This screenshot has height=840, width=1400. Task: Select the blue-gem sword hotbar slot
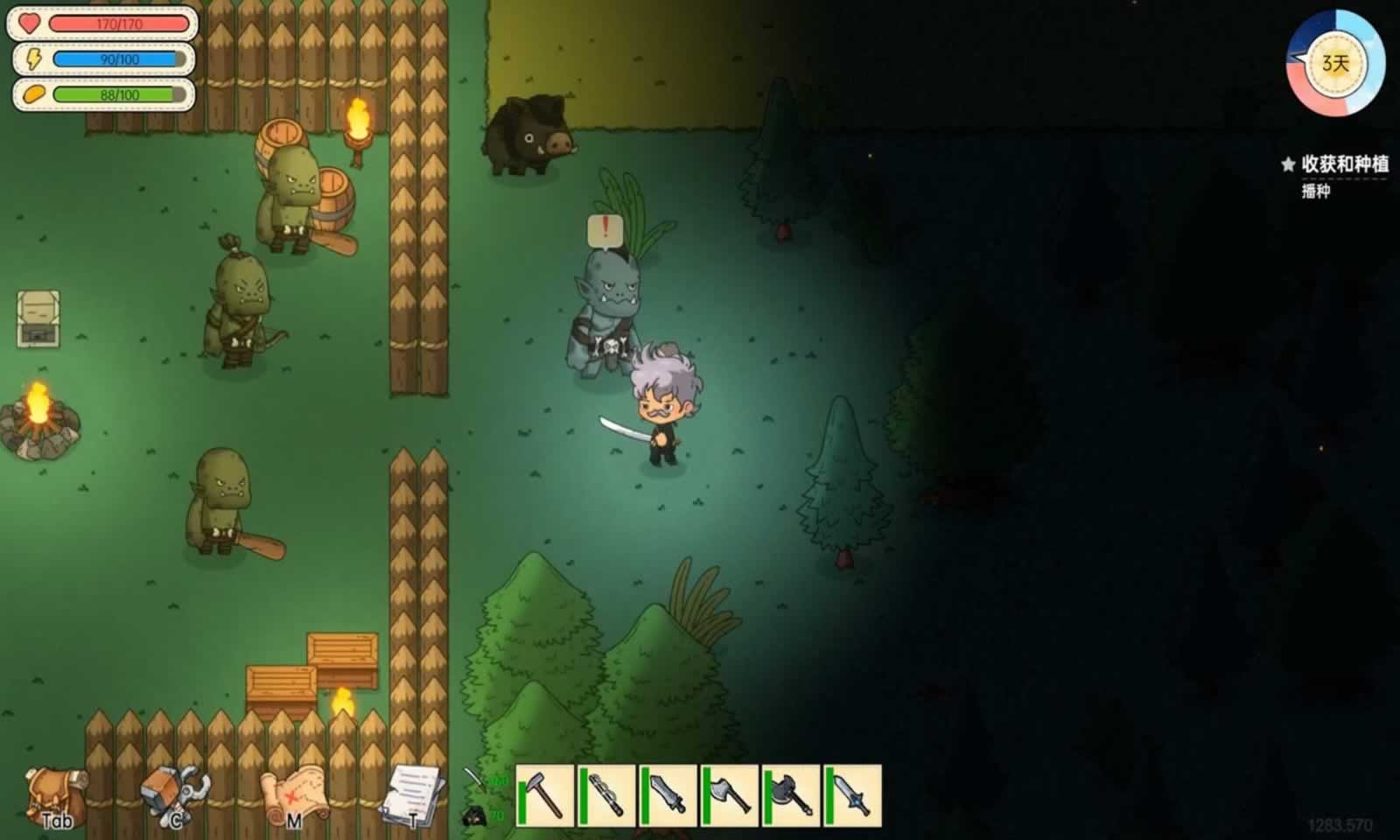point(851,795)
